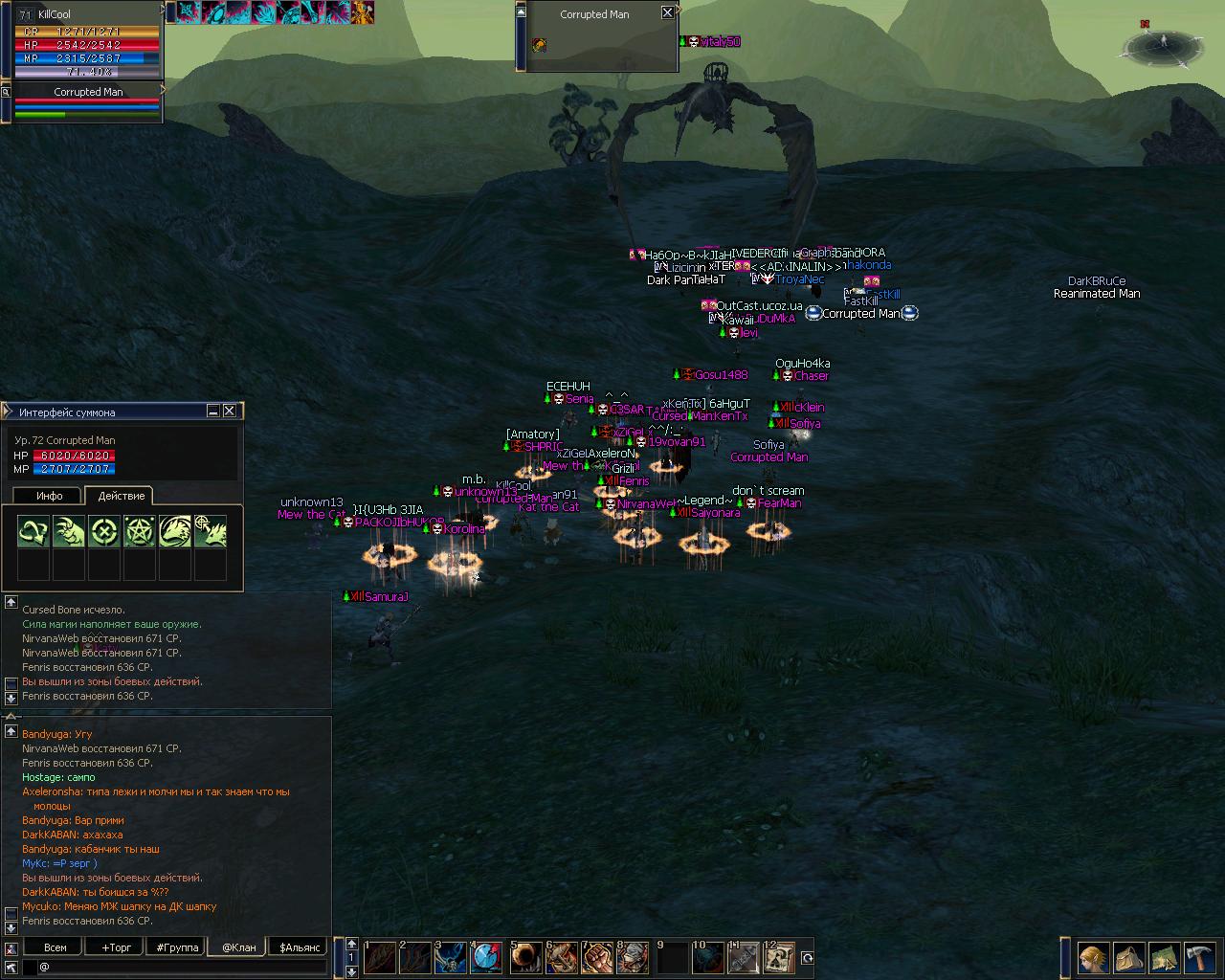Viewport: 1225px width, 980px height.
Task: Switch chat to the Всем channel
Action: [x=56, y=947]
